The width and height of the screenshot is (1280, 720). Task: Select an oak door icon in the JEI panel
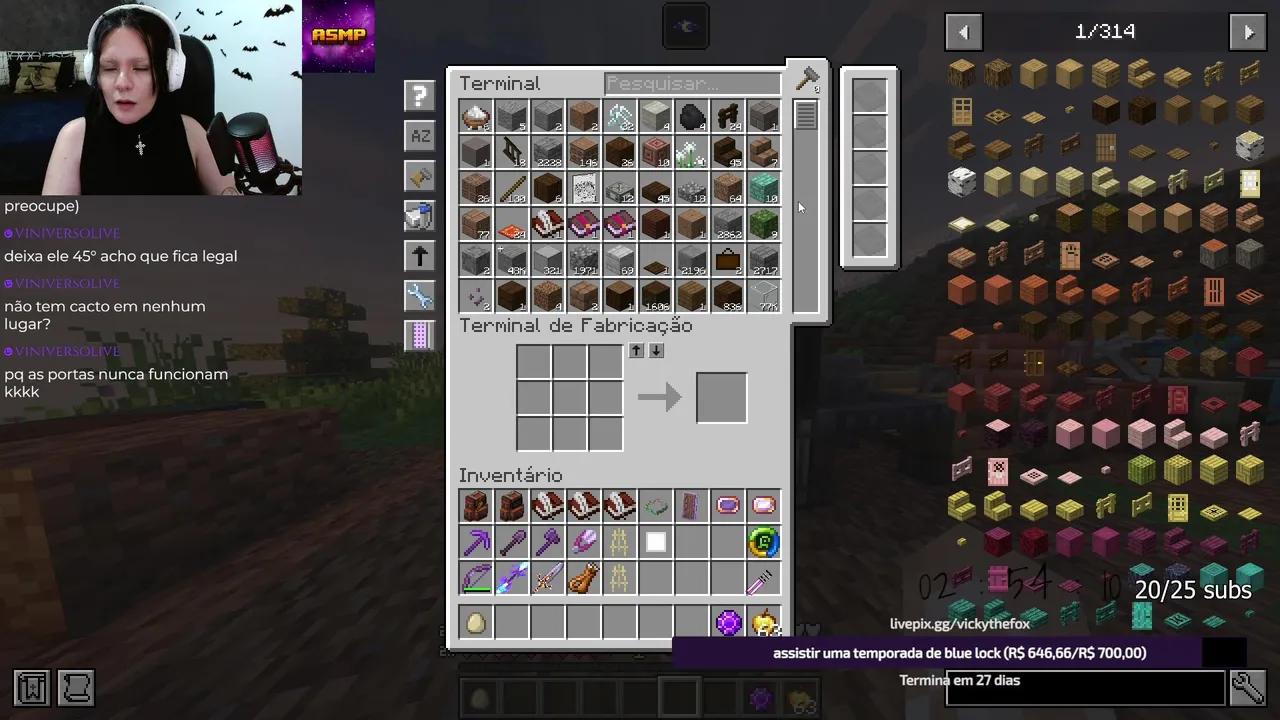(963, 112)
